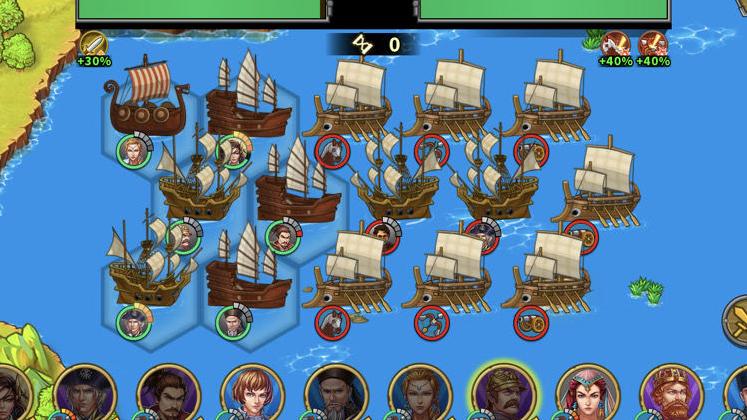
Task: Select the Viking longship unit
Action: pos(145,102)
